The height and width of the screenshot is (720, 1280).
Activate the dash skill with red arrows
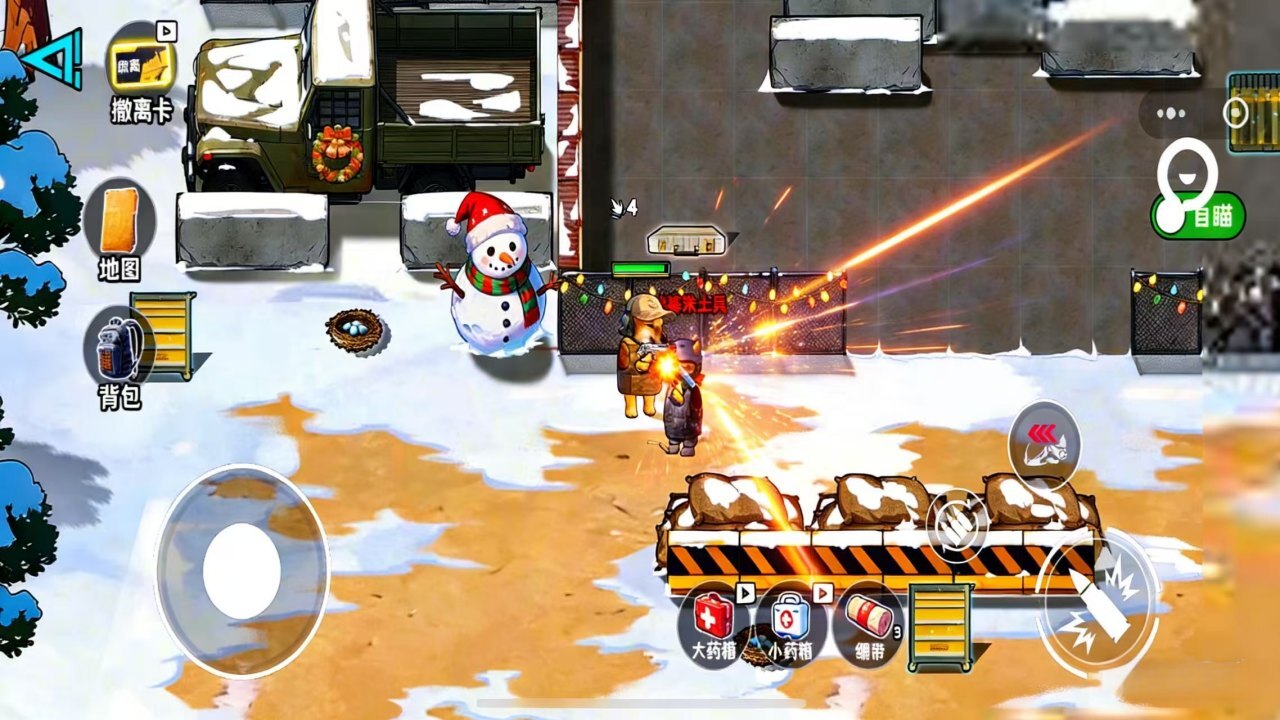[1044, 444]
